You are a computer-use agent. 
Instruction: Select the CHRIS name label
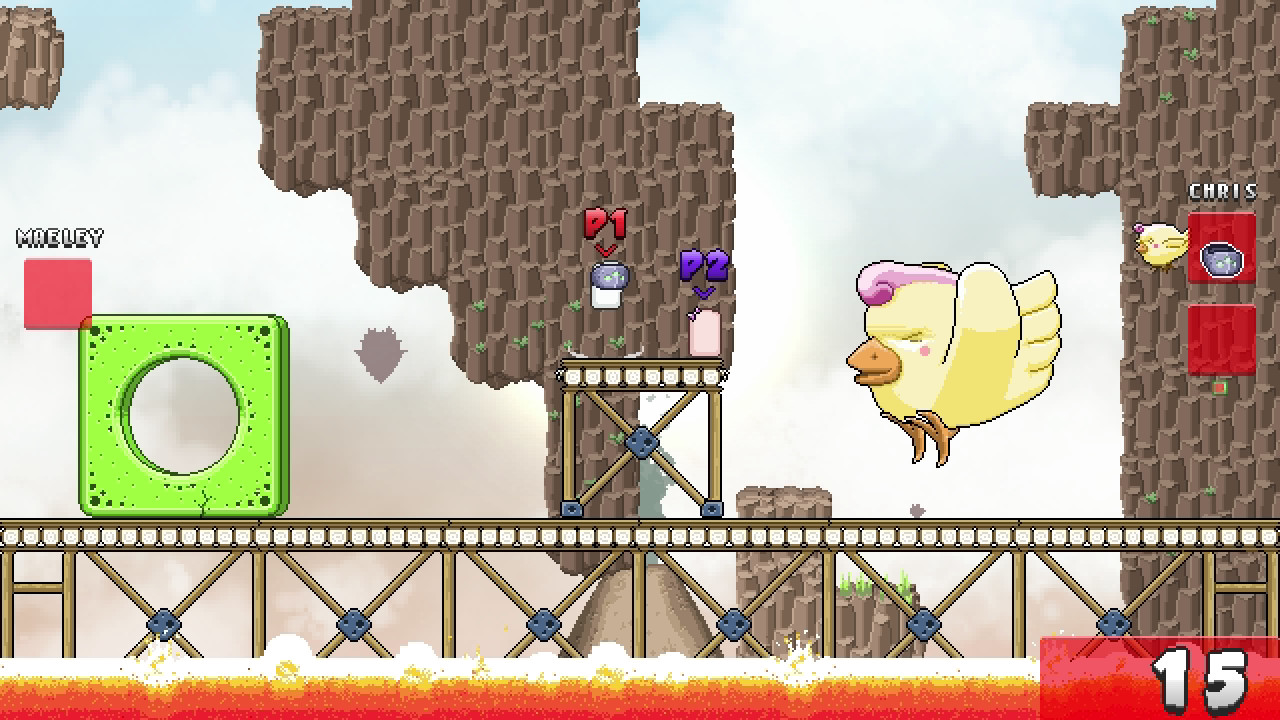[1222, 192]
